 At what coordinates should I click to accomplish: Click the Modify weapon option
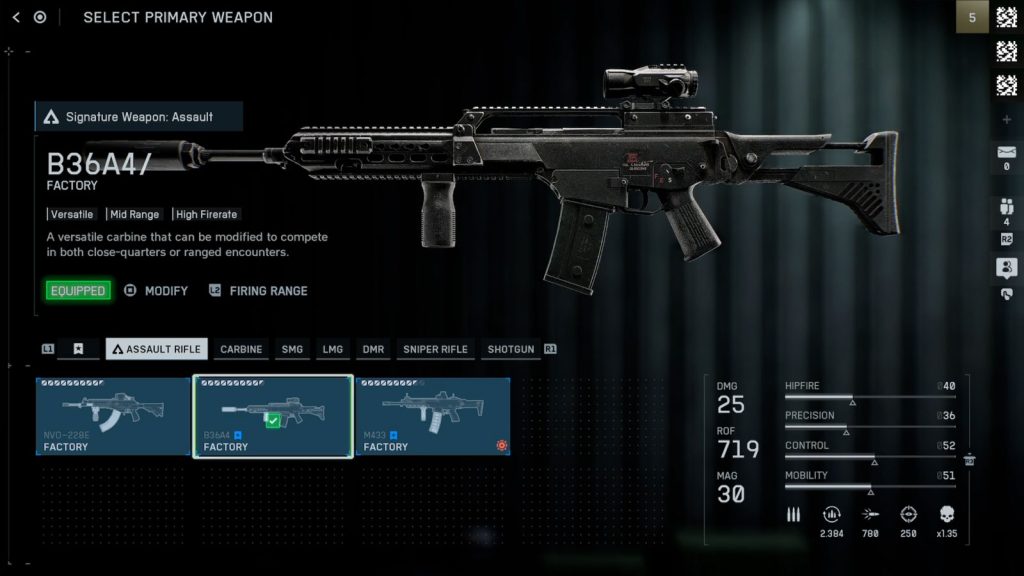tap(156, 291)
